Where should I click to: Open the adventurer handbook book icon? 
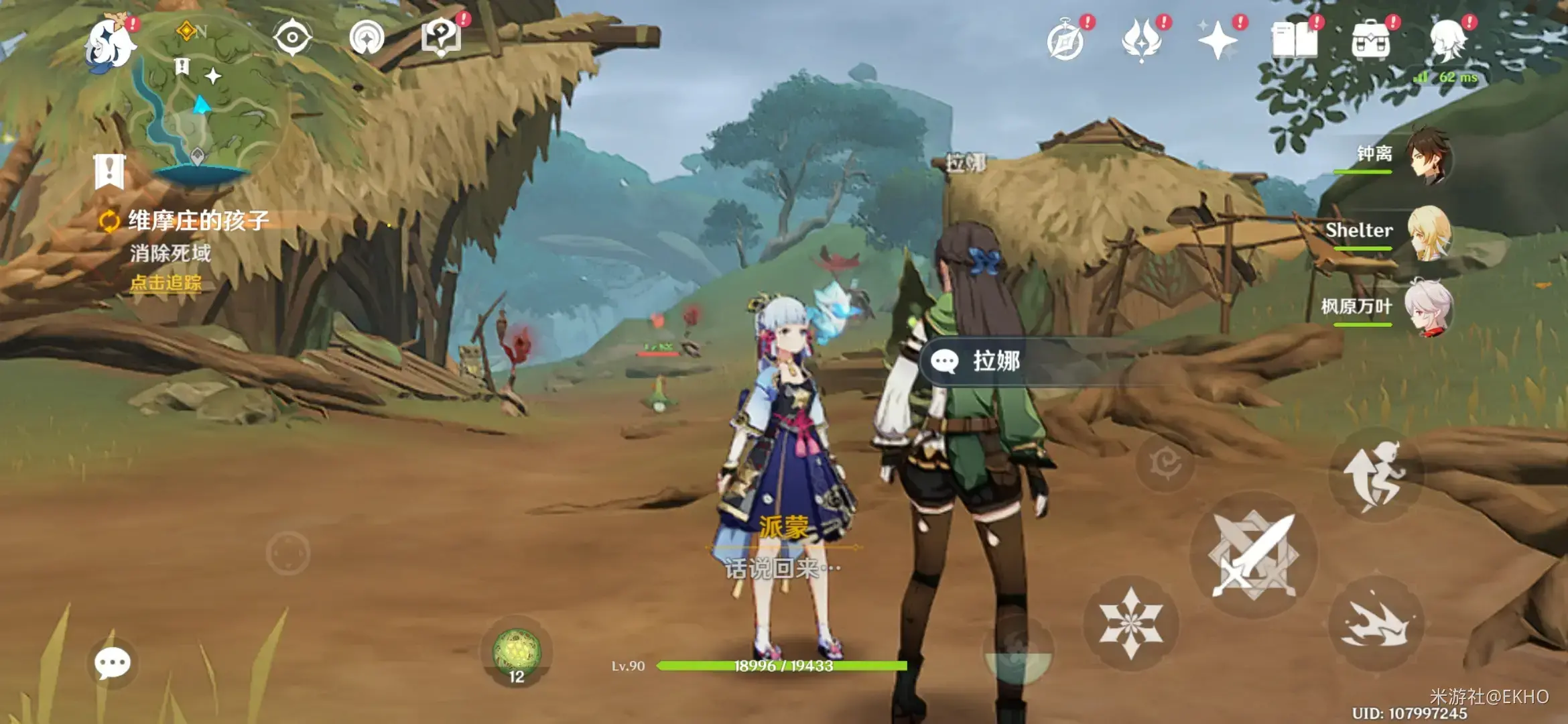(1294, 40)
